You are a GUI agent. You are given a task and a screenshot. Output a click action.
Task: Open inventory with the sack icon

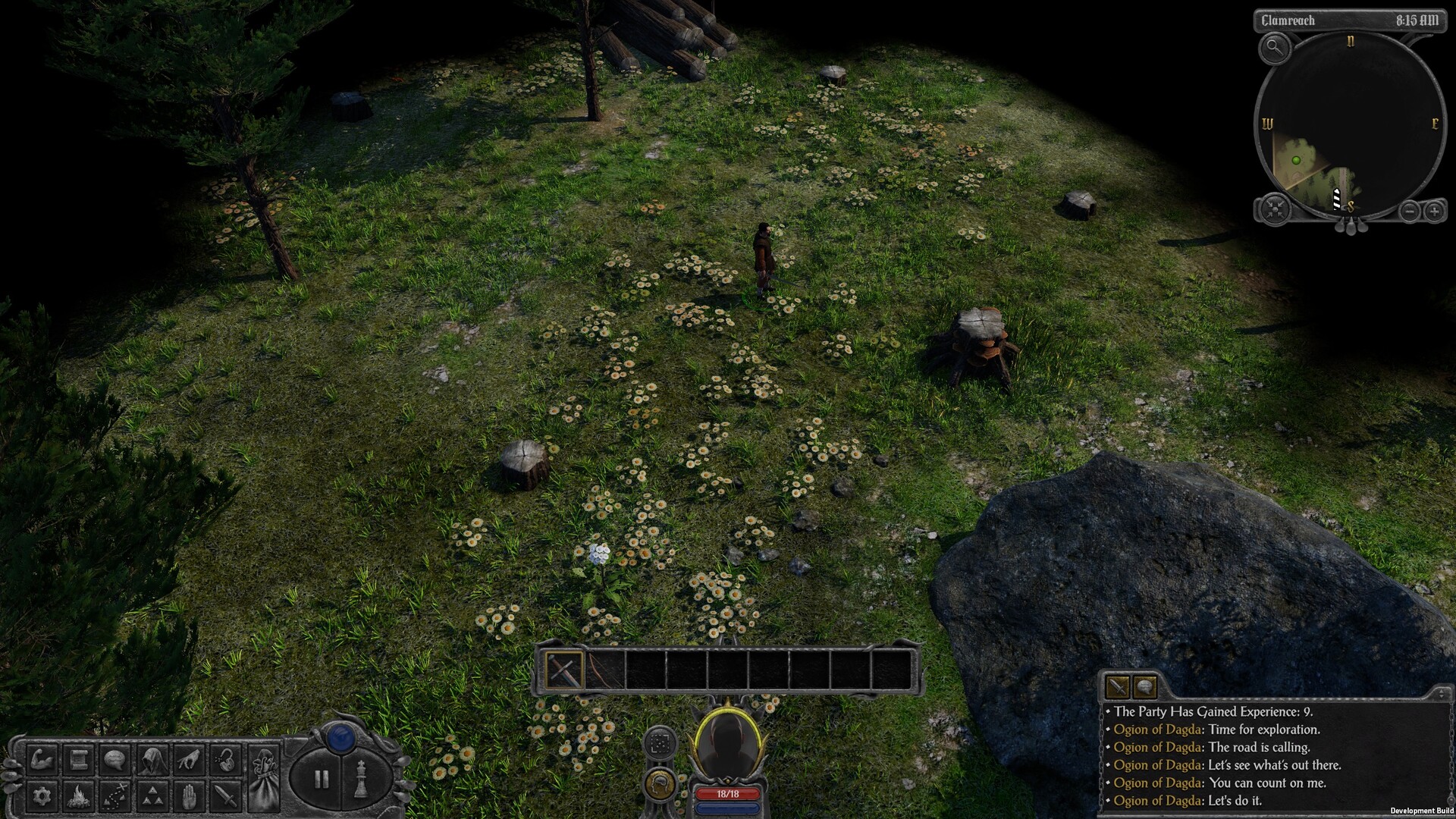pos(265,778)
